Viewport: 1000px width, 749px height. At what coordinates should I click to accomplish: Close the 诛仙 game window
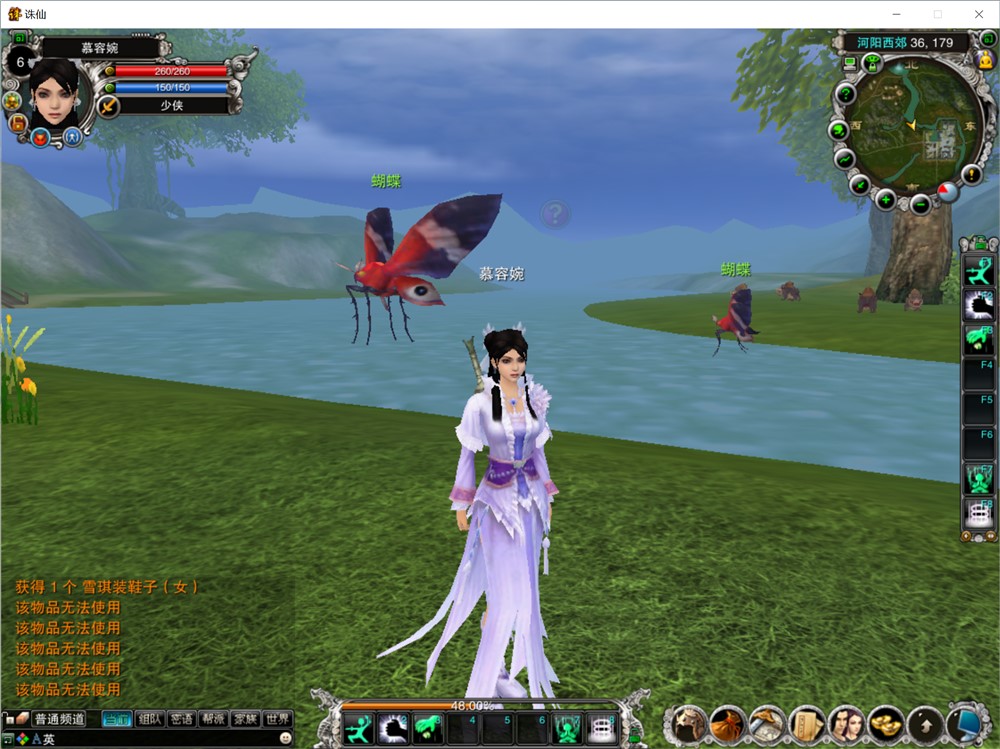point(978,14)
